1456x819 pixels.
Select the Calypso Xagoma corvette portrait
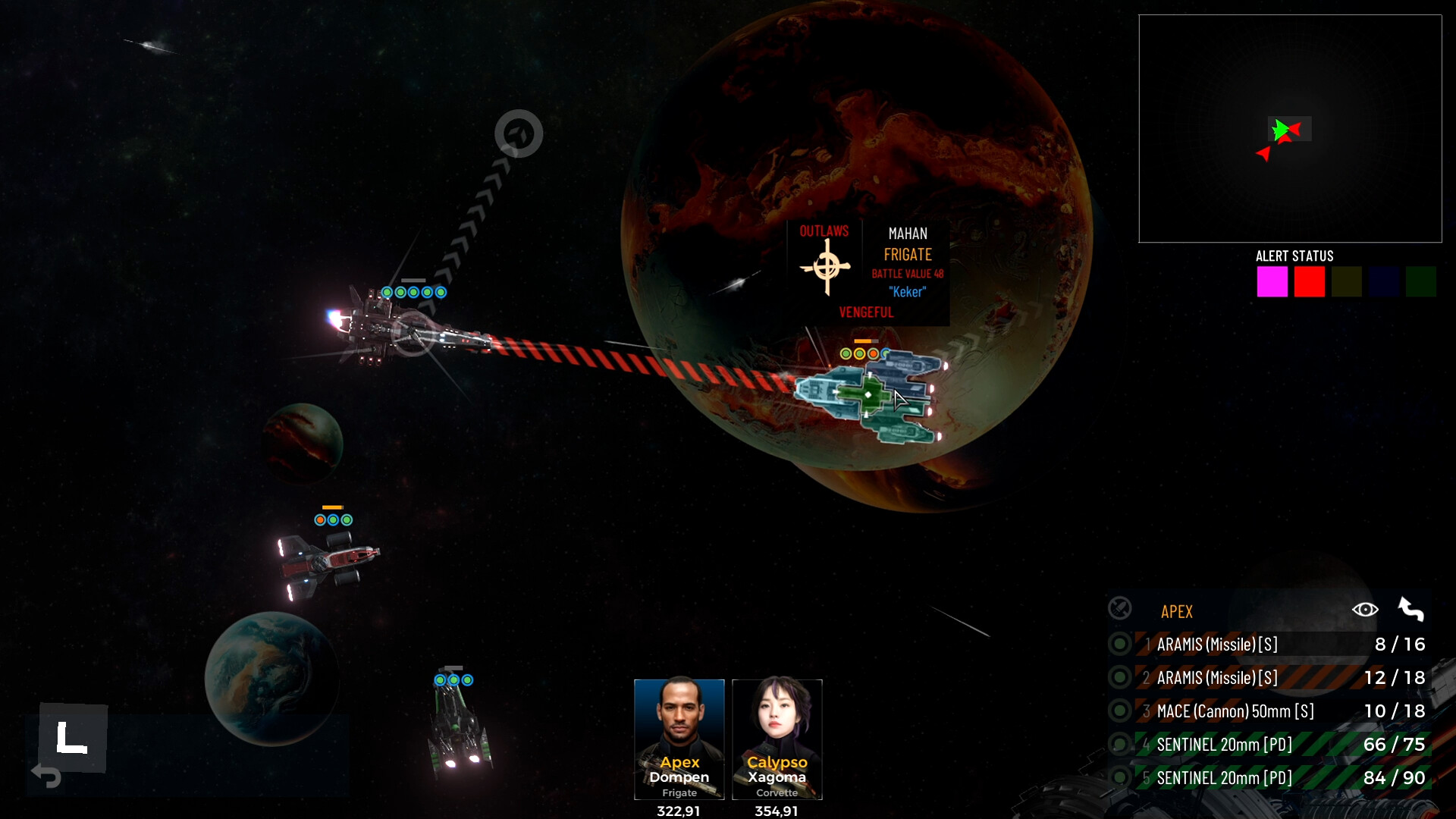pos(777,738)
